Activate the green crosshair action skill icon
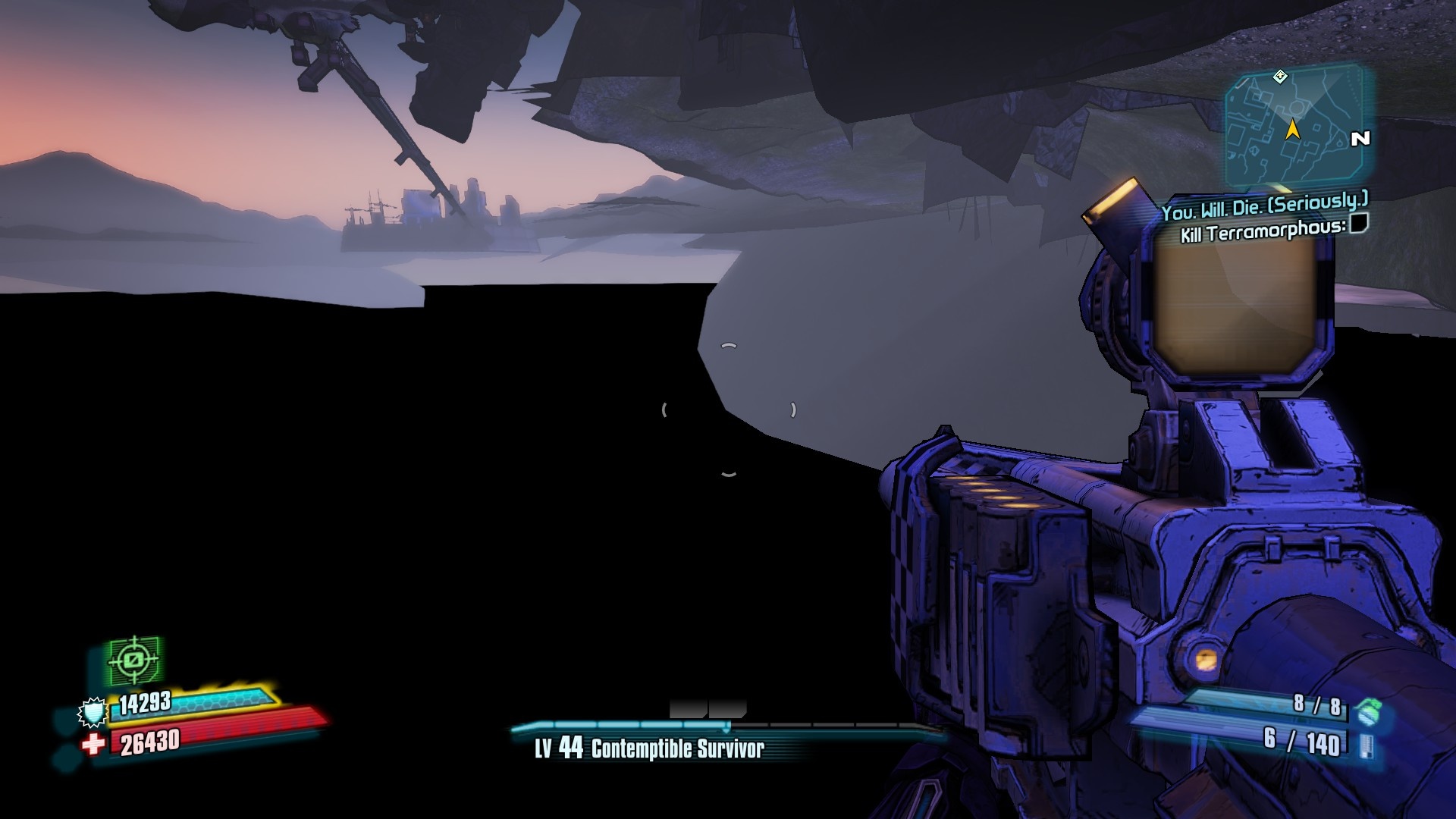1456x819 pixels. (x=134, y=660)
